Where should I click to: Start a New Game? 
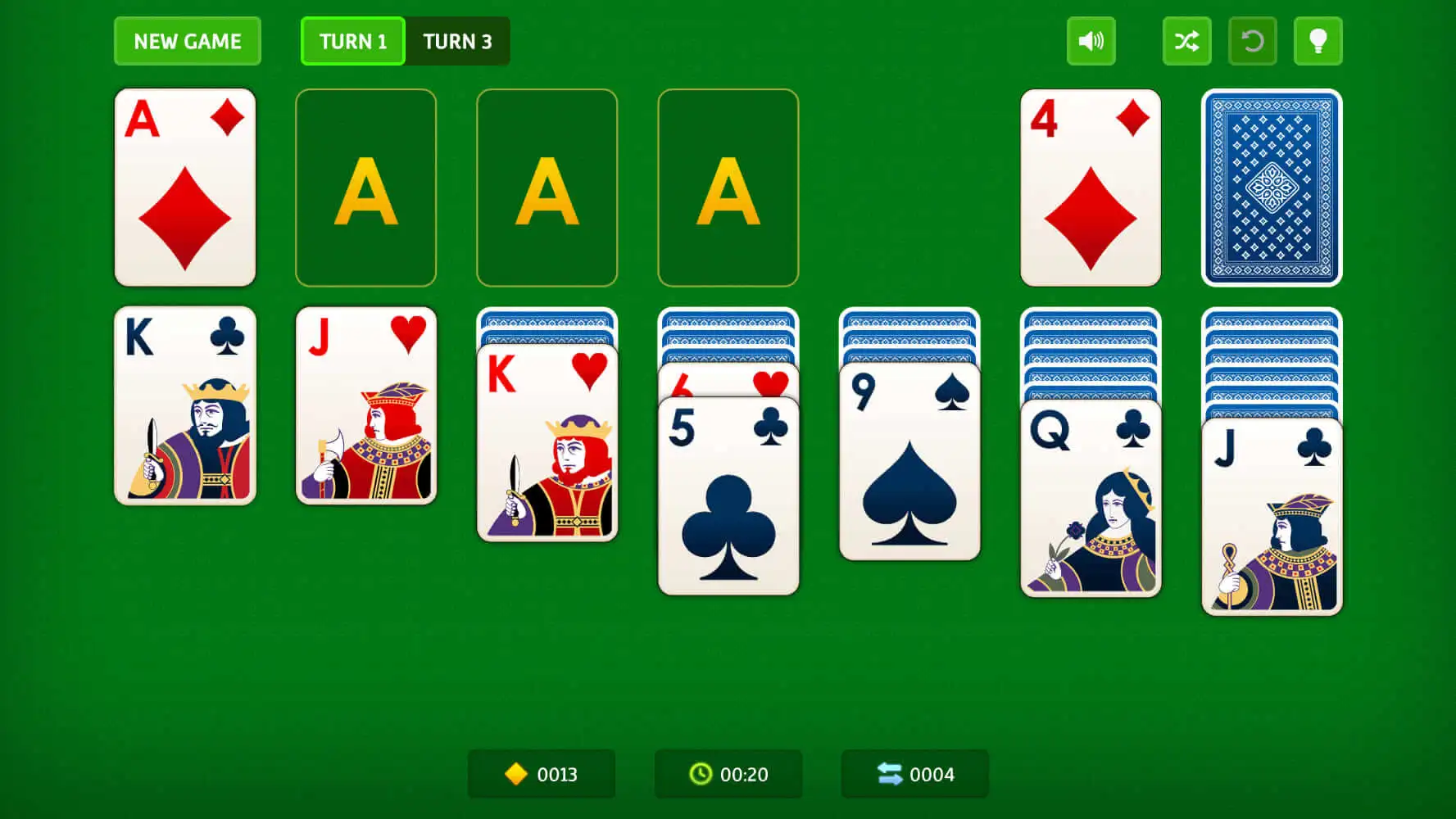[187, 41]
